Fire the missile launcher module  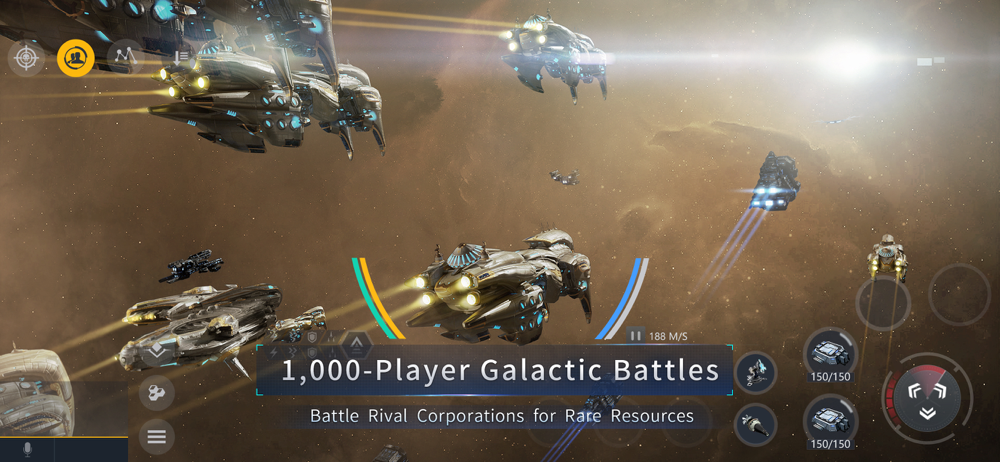756,424
